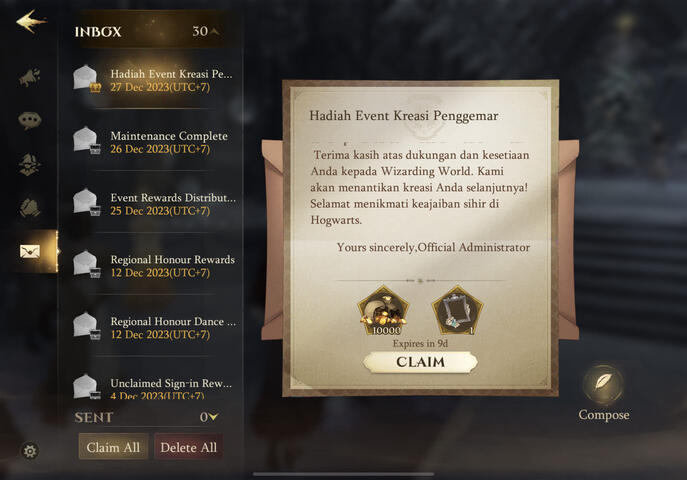Switch to the envelope mail tab

point(30,251)
